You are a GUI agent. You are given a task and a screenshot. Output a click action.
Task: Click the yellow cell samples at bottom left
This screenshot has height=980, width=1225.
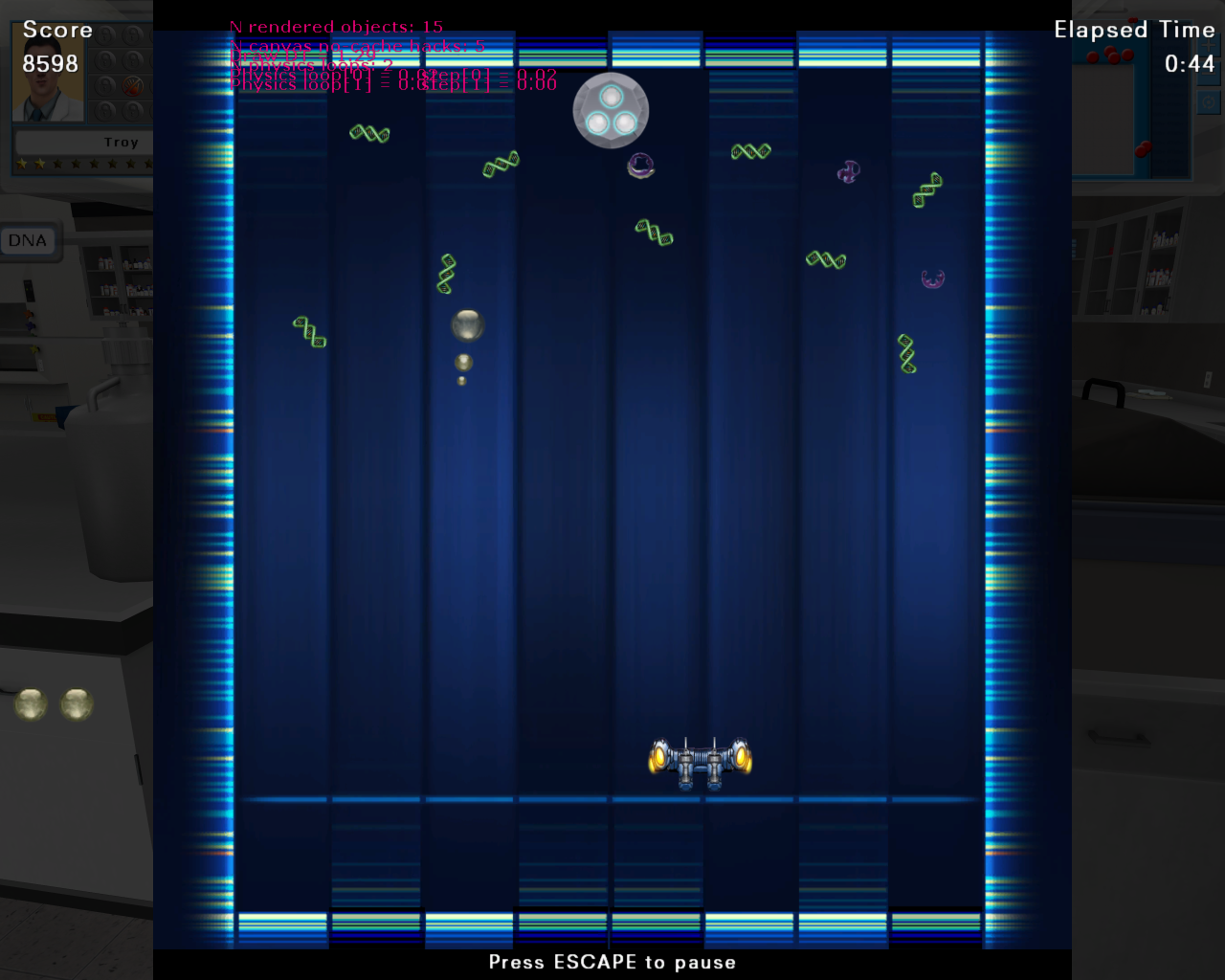coord(53,703)
